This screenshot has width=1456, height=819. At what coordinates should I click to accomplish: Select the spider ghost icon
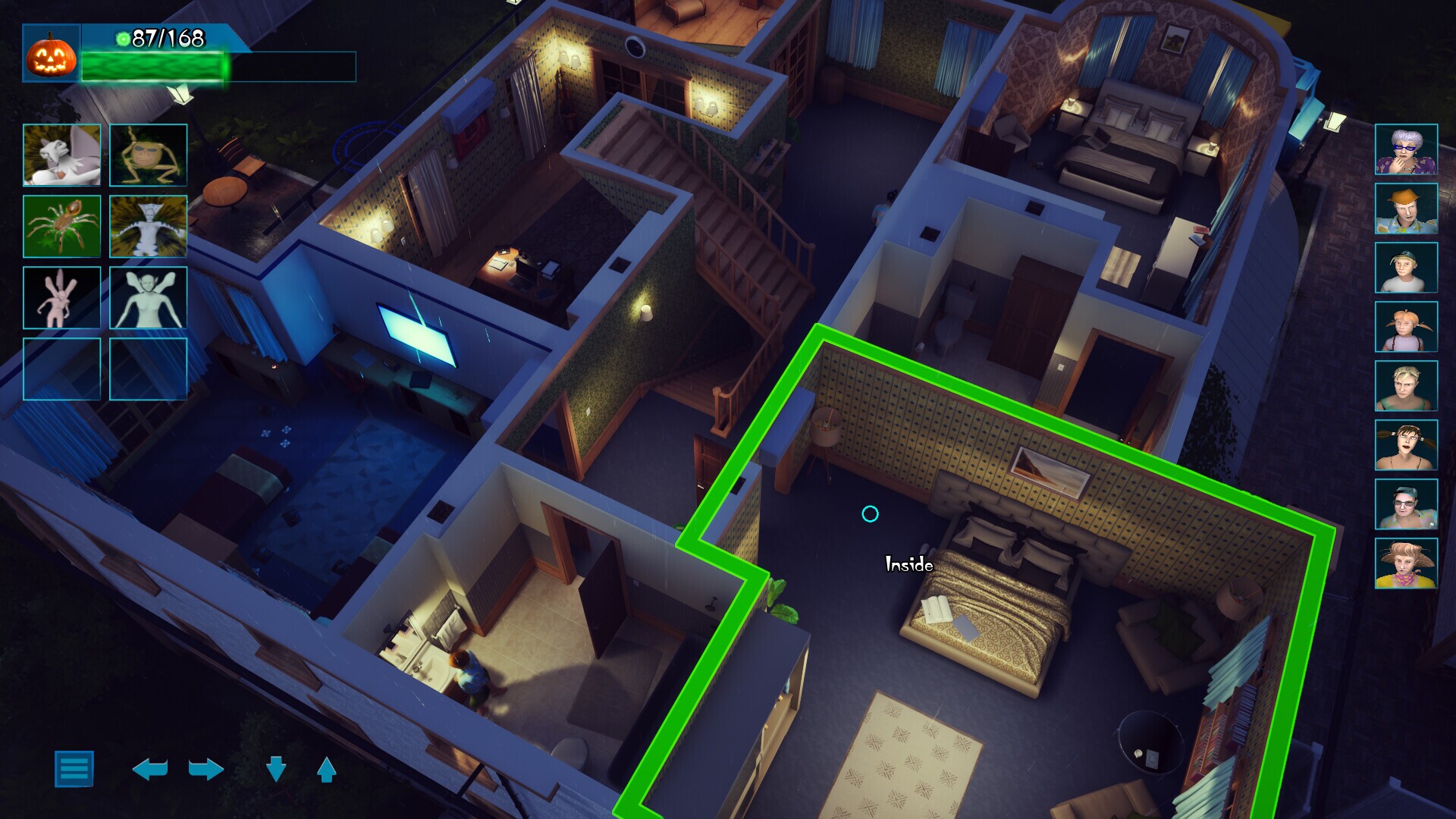[62, 225]
